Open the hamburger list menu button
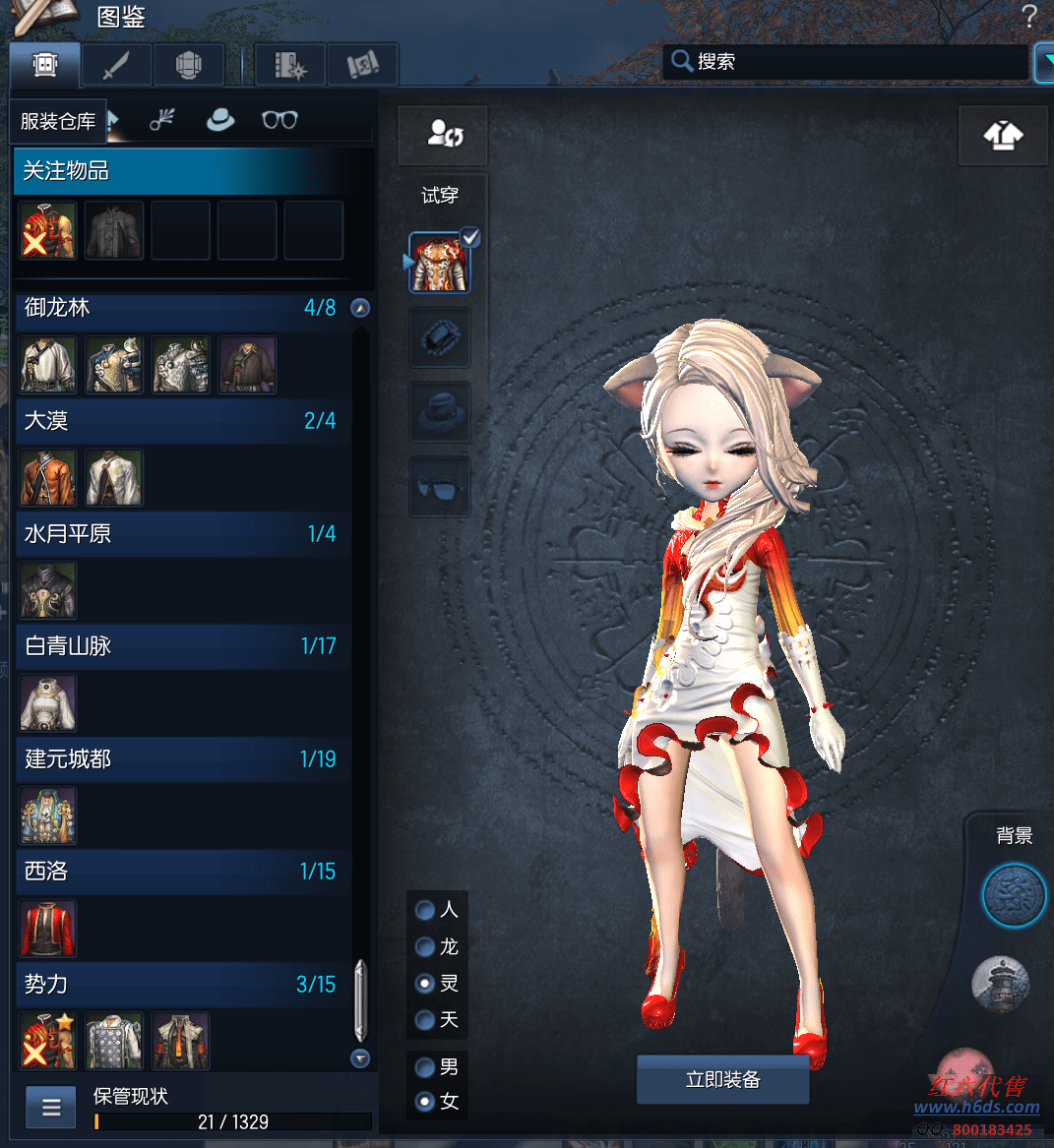Viewport: 1054px width, 1148px height. pos(51,1109)
